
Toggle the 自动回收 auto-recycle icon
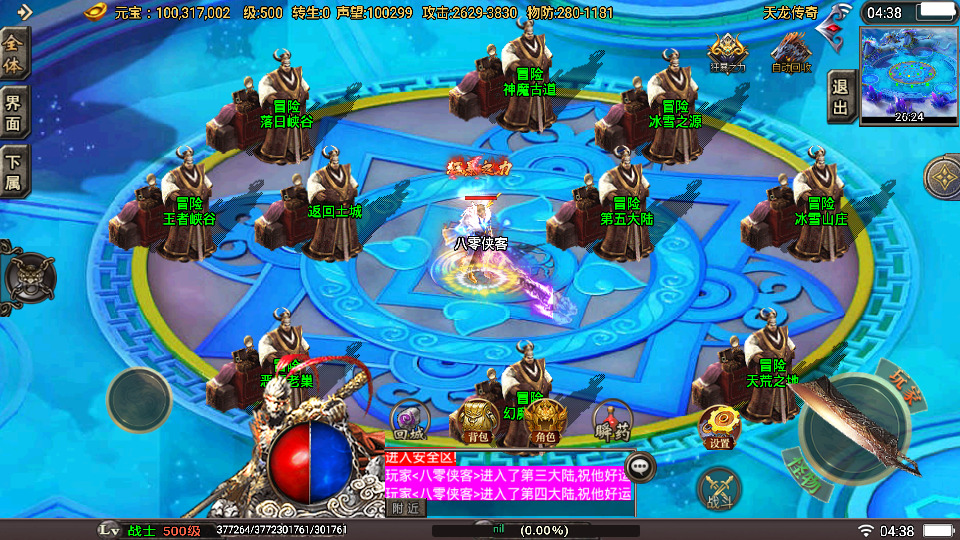(791, 52)
